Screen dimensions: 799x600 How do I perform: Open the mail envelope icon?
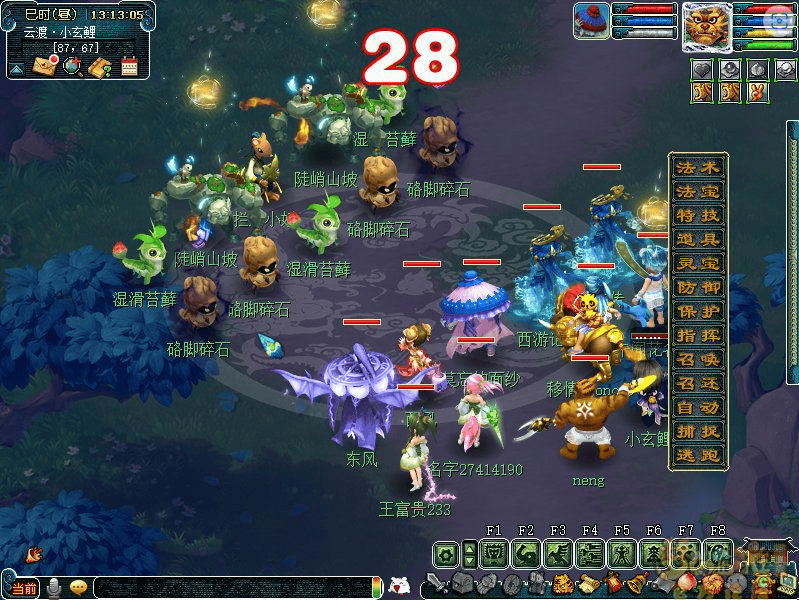[46, 67]
